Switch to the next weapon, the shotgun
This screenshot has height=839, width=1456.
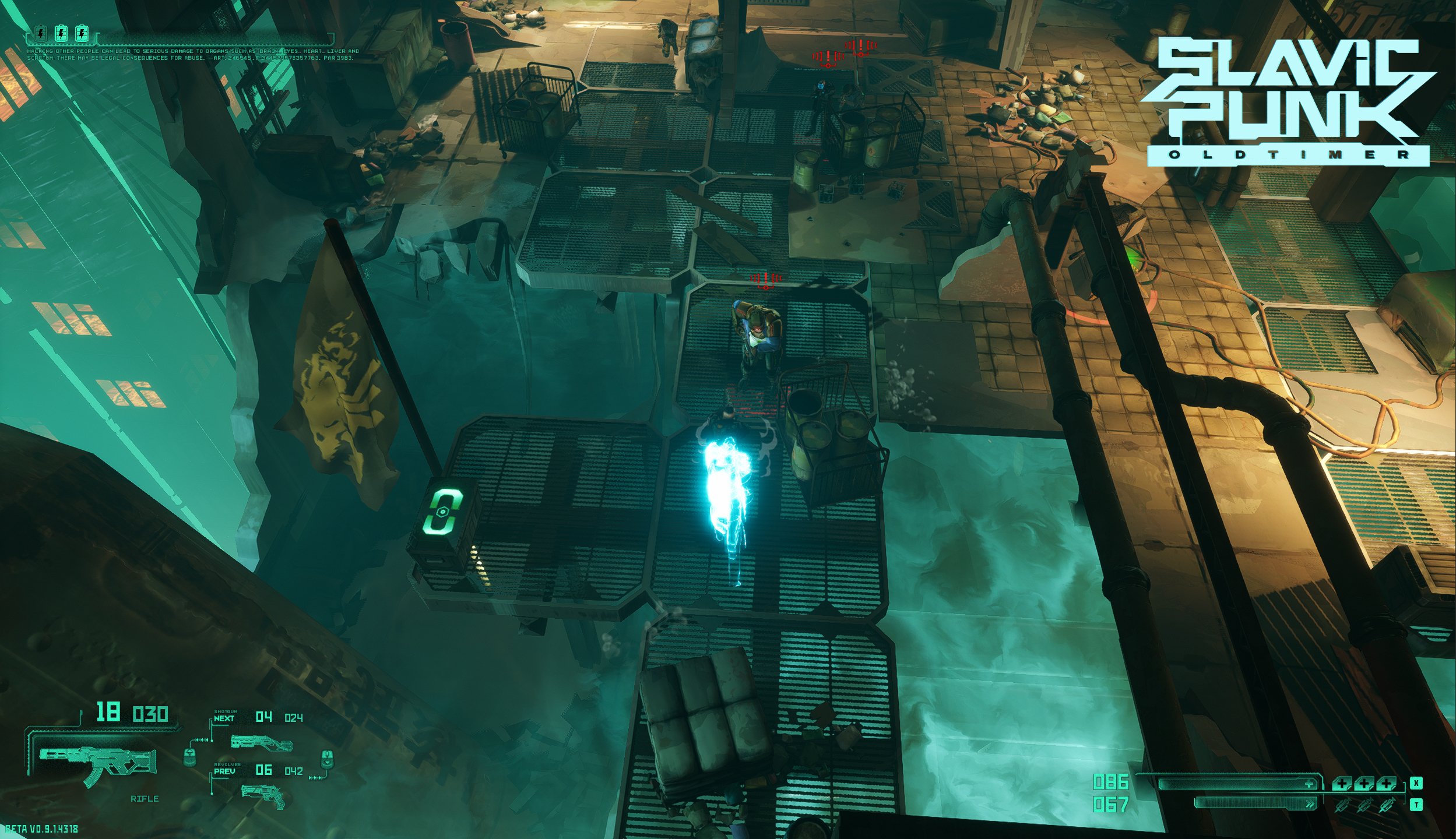click(261, 742)
